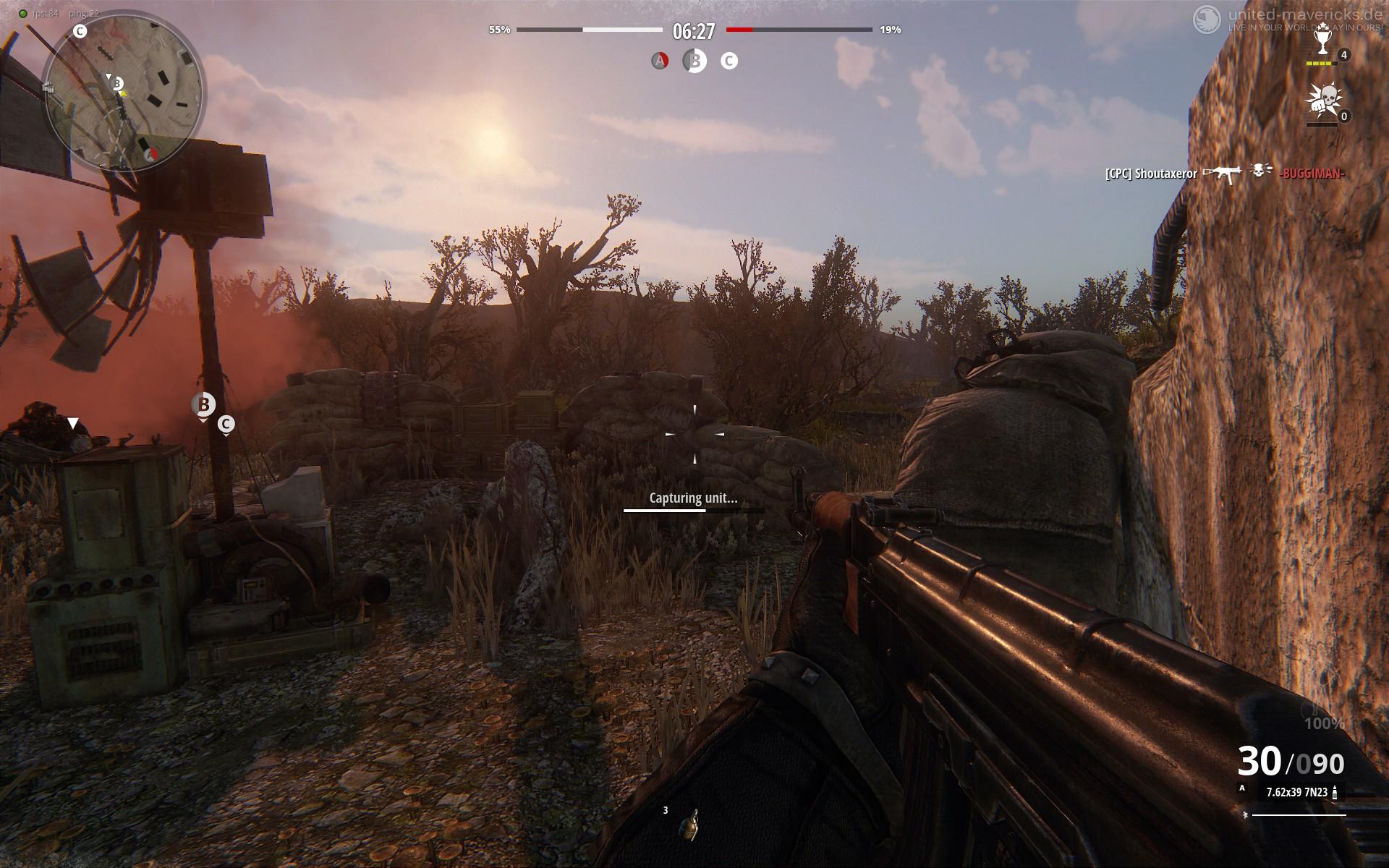Select capture point C indicator at top
Screen dimensions: 1389x868
coord(729,61)
